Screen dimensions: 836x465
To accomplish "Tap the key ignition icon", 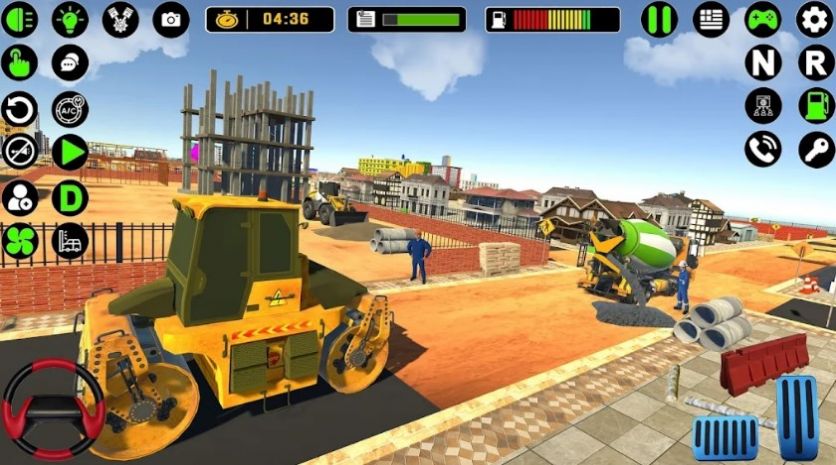I will click(815, 149).
